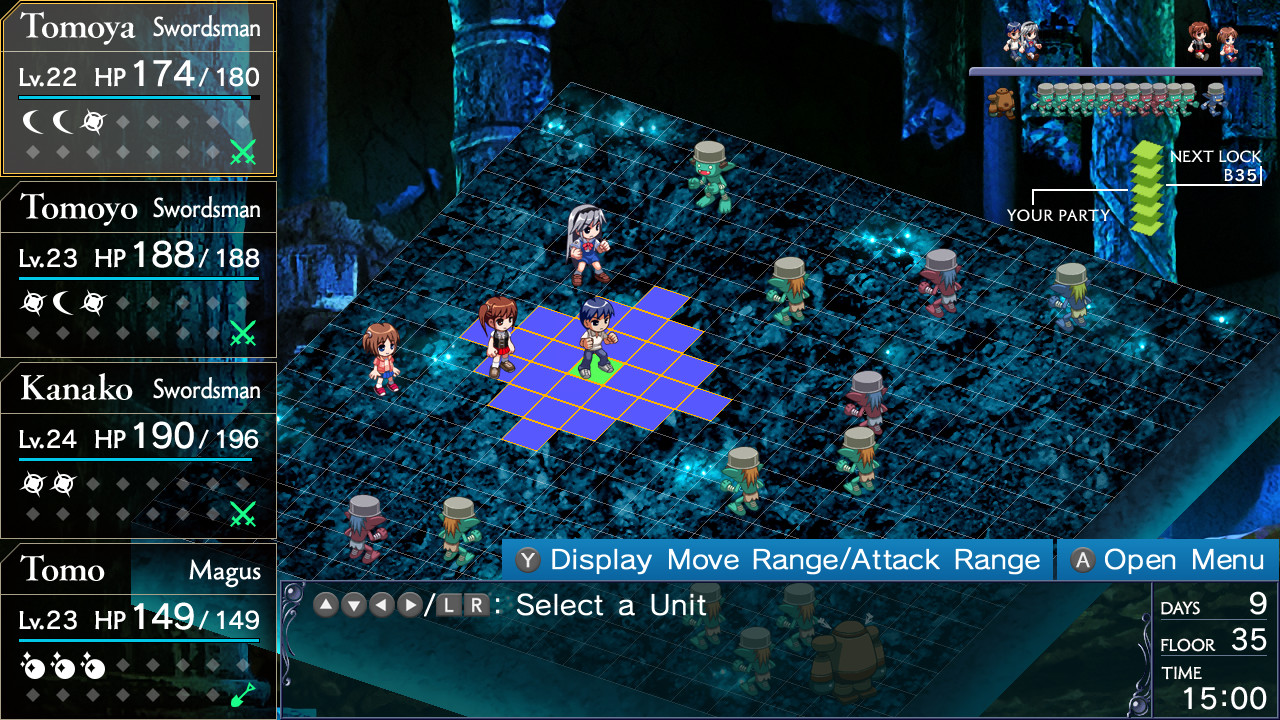Click the crescent moon skill icon on Tomoya's card

[33, 121]
